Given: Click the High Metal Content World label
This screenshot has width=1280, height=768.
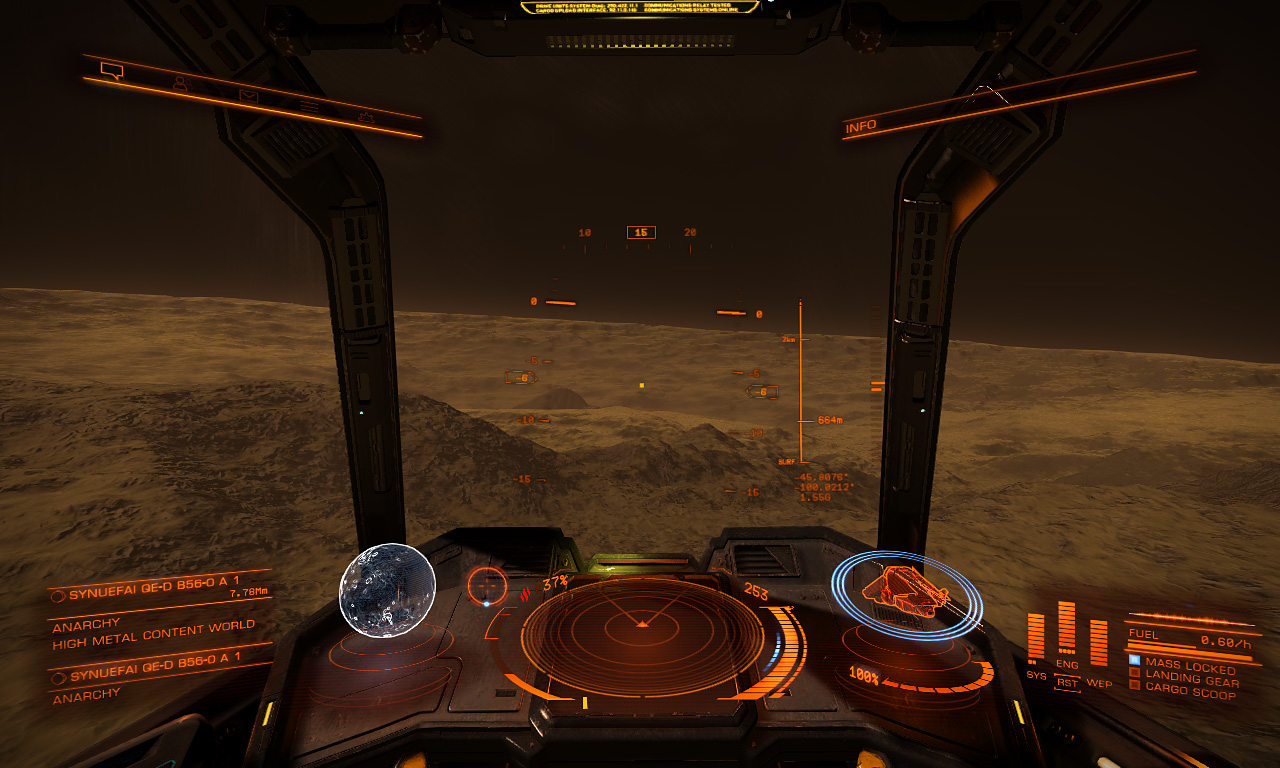Looking at the screenshot, I should coord(154,635).
